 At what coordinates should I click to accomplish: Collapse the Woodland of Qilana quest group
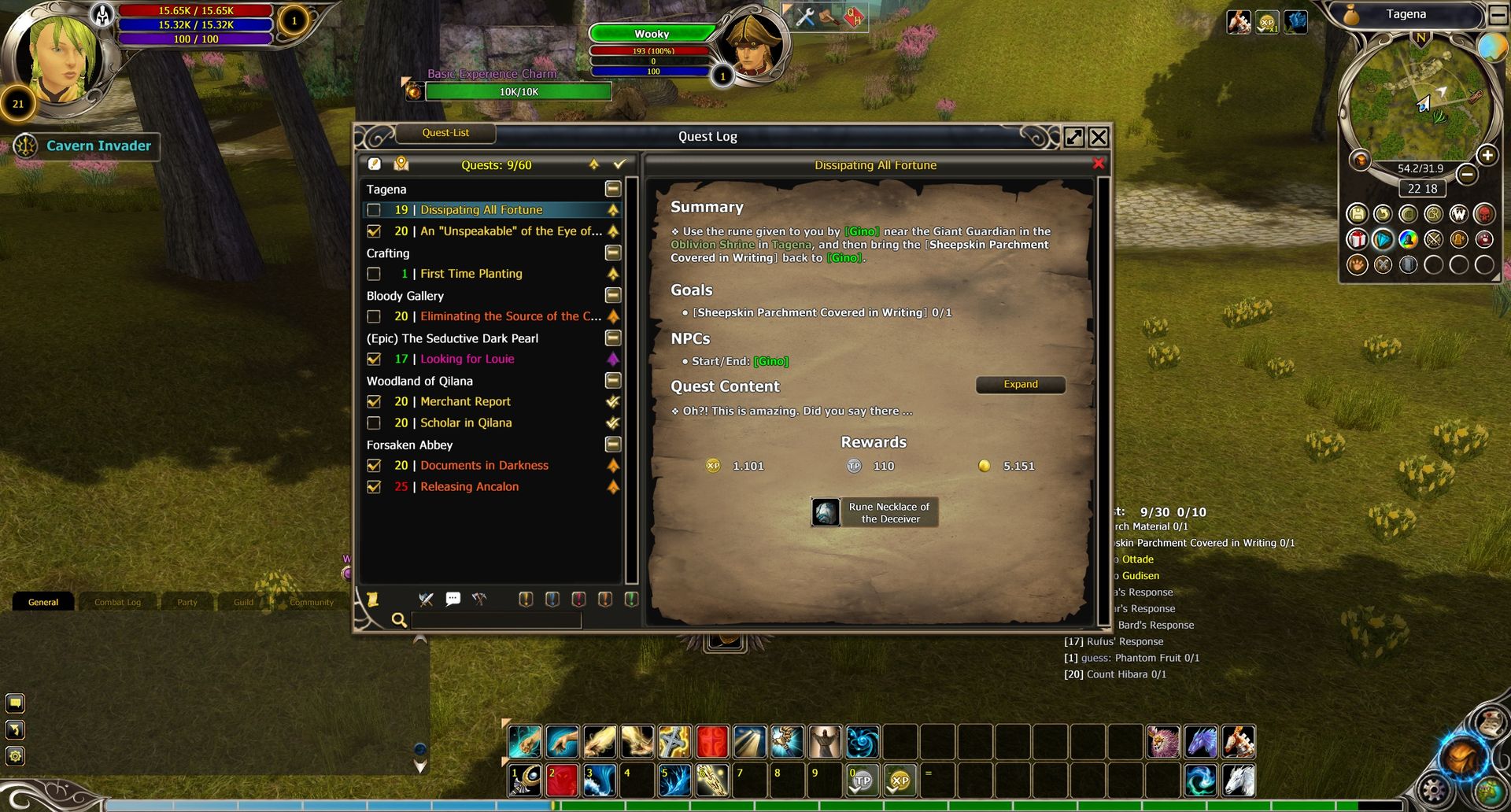click(613, 381)
